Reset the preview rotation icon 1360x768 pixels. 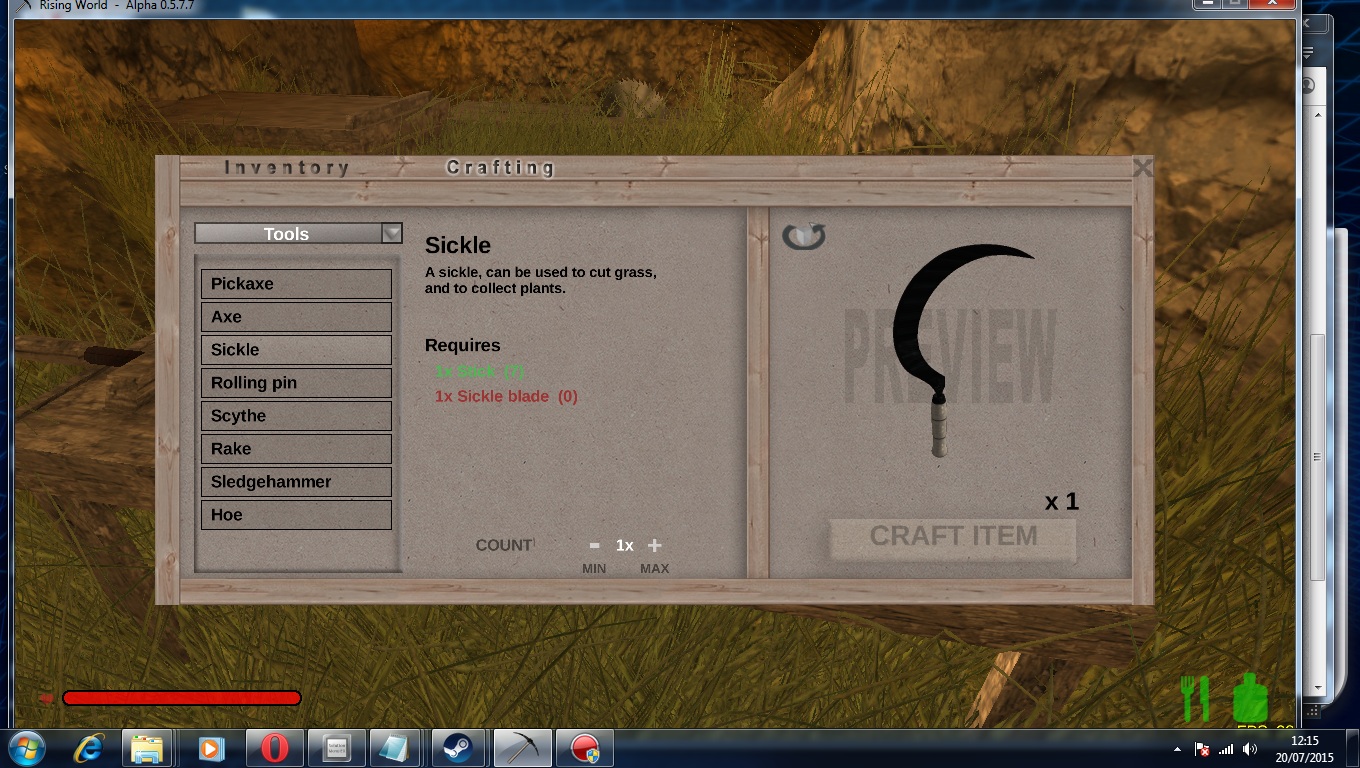(804, 236)
